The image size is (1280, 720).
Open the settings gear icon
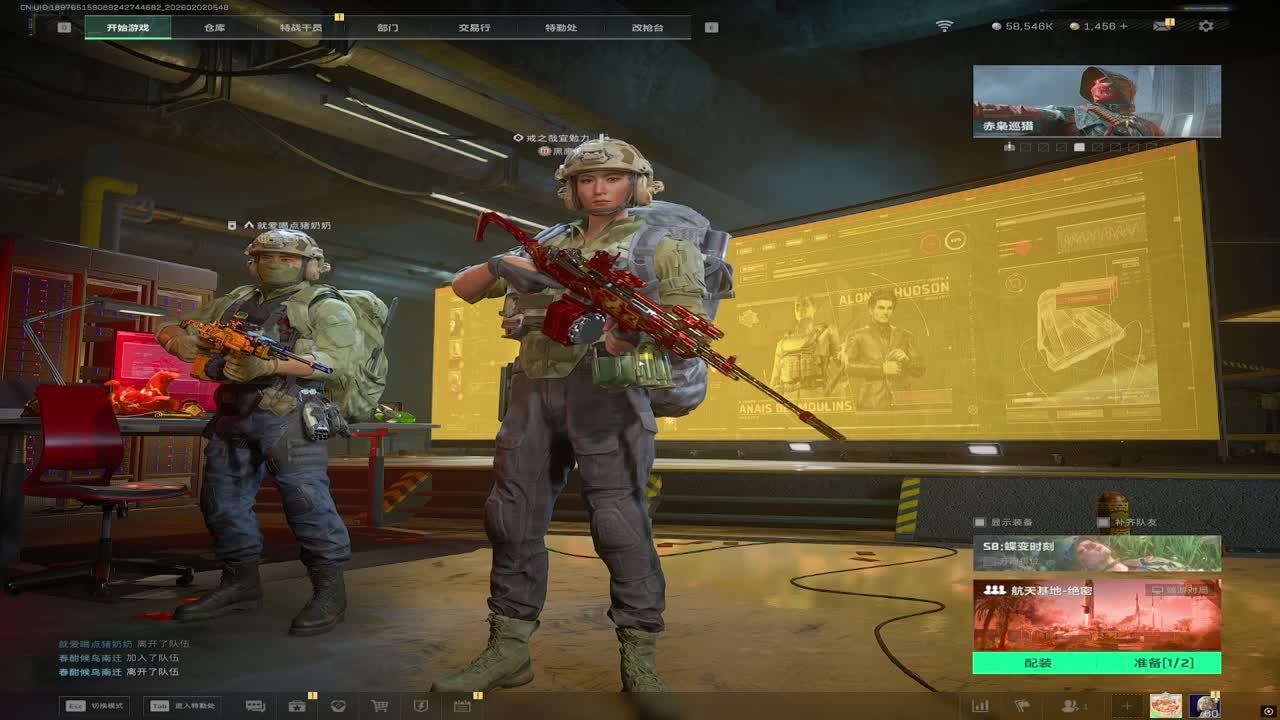pyautogui.click(x=1206, y=26)
